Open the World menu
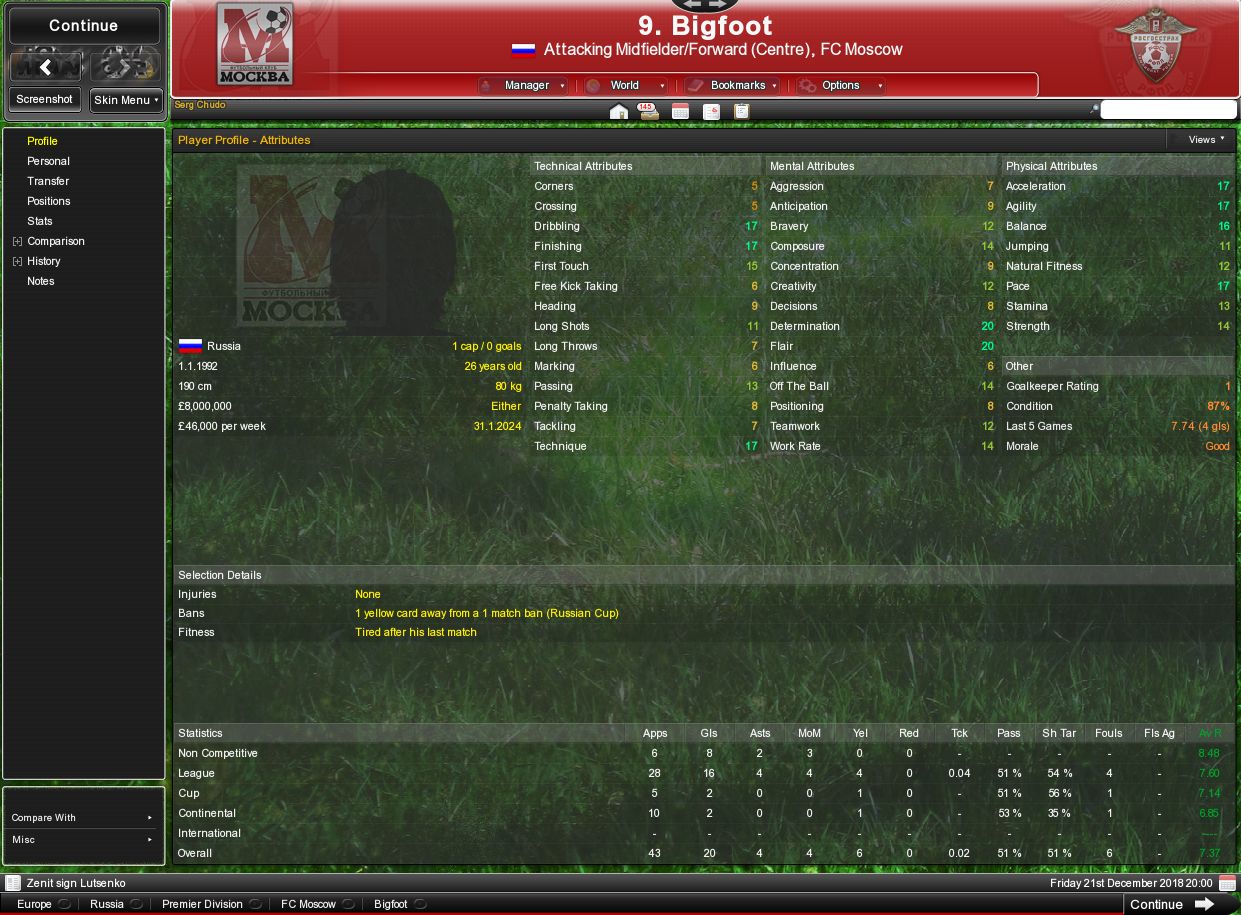Image resolution: width=1241 pixels, height=915 pixels. [x=625, y=86]
